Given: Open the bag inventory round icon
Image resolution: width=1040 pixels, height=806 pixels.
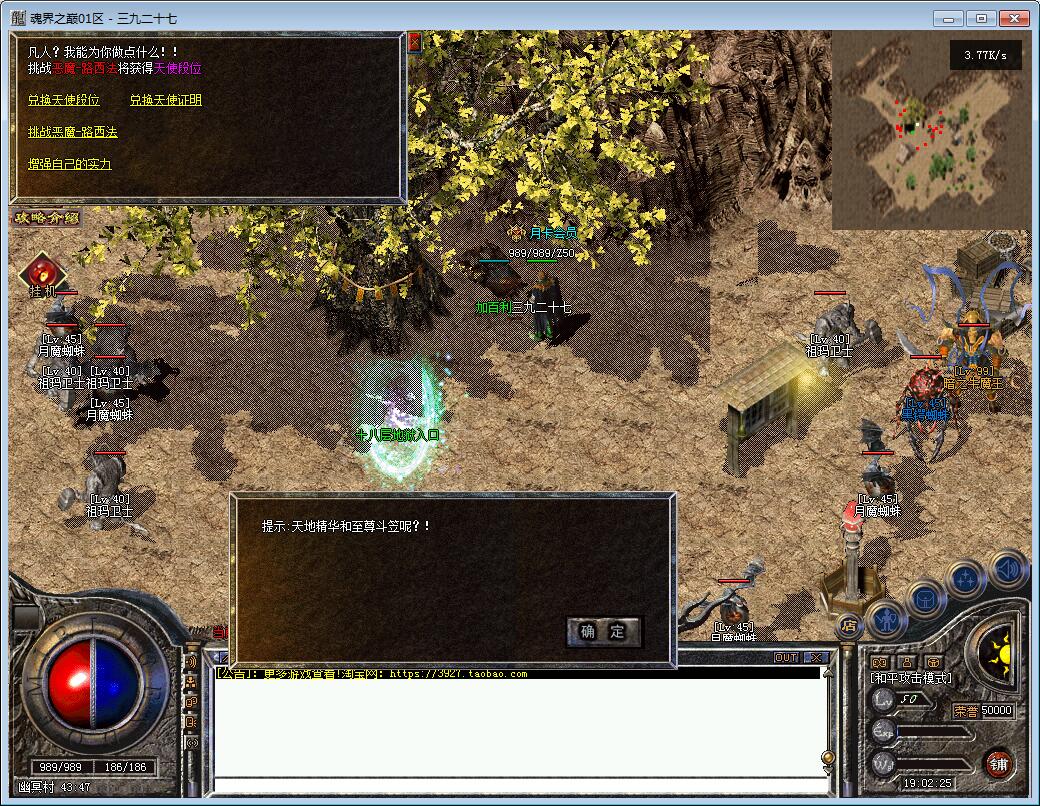Looking at the screenshot, I should (927, 598).
